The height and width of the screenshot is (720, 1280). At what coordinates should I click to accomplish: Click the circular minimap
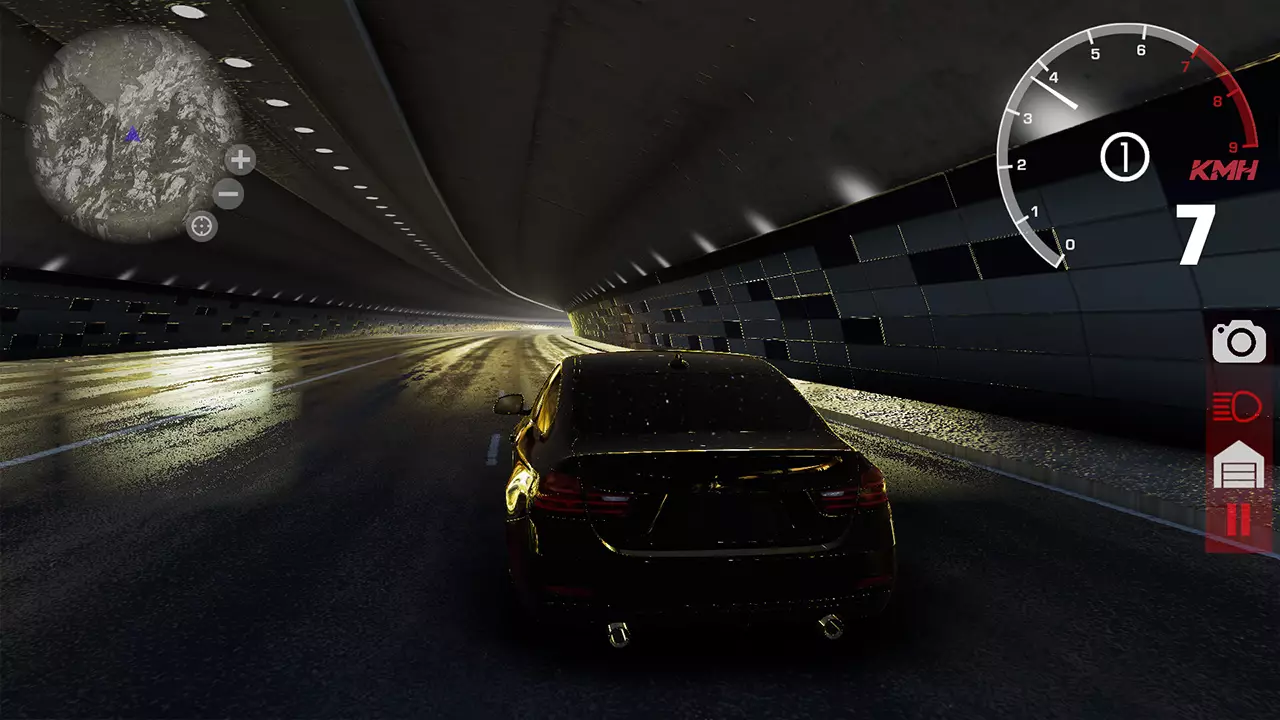click(x=131, y=134)
